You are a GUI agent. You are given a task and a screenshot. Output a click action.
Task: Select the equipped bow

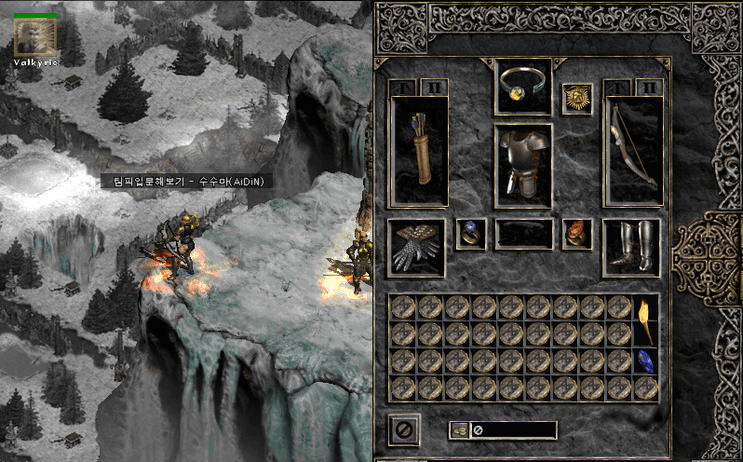(633, 152)
